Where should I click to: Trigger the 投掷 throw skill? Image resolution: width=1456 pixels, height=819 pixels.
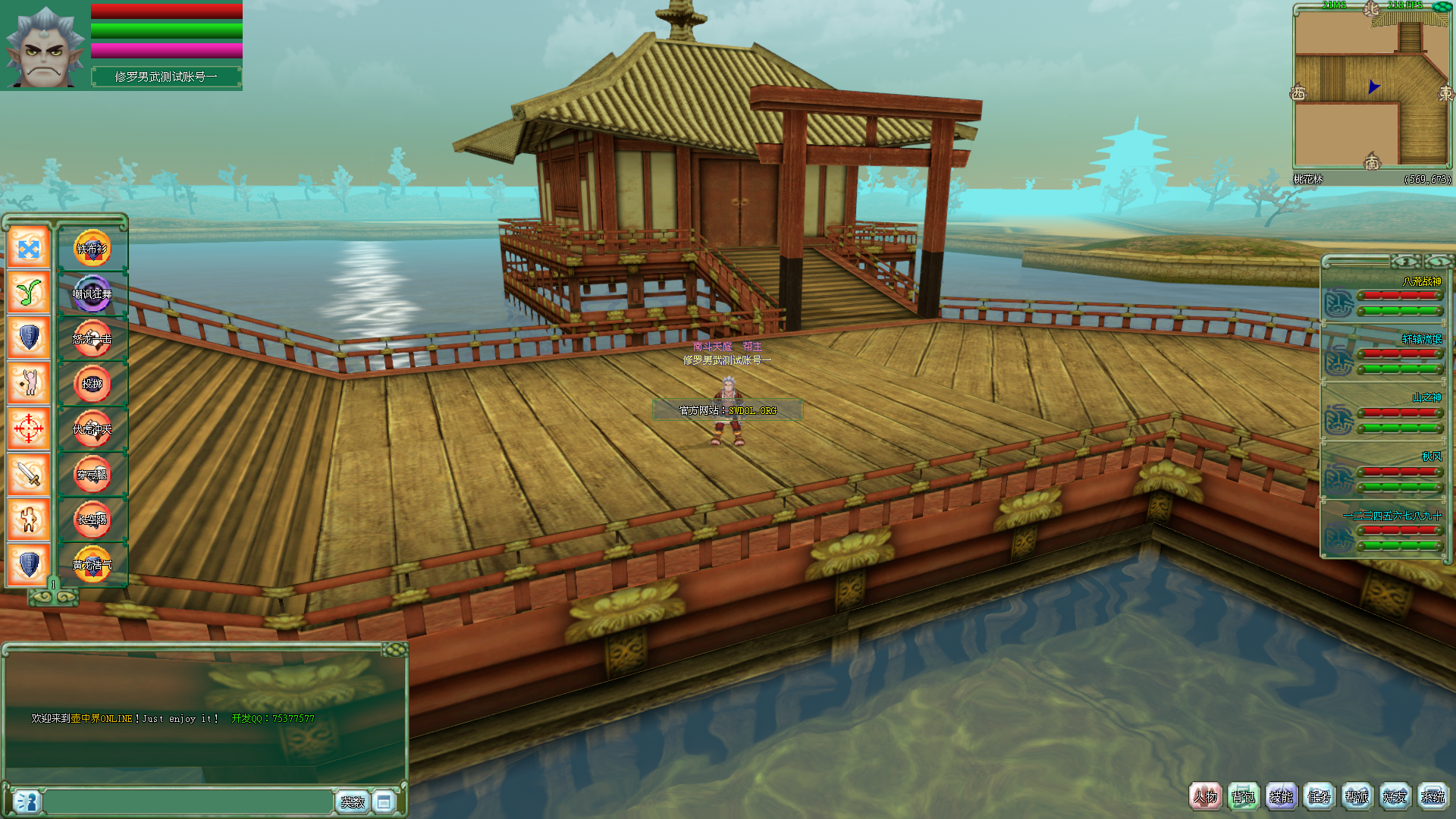pyautogui.click(x=92, y=384)
